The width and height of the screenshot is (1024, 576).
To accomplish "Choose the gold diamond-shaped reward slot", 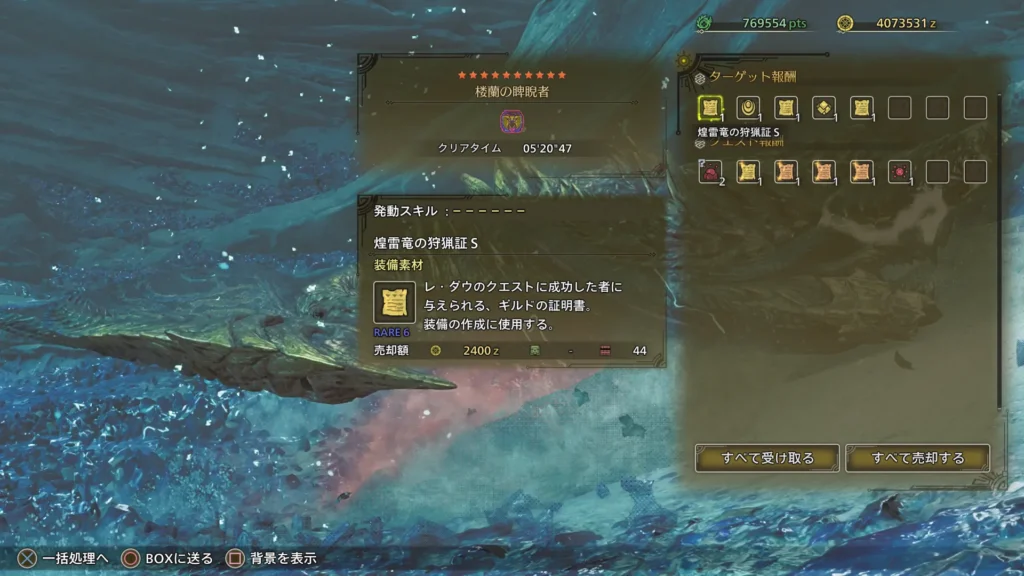I will coord(824,108).
